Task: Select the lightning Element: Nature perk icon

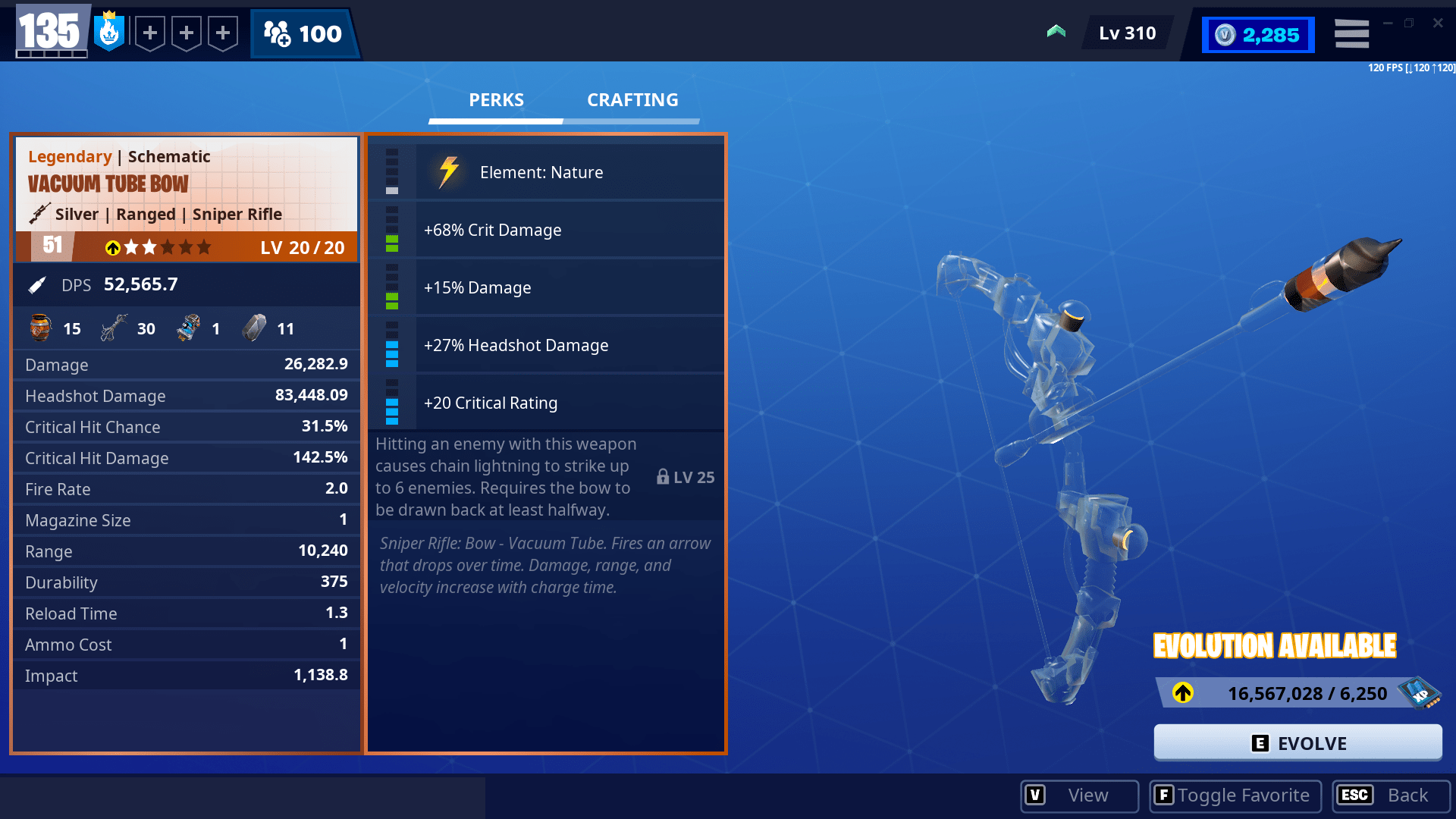Action: tap(448, 171)
